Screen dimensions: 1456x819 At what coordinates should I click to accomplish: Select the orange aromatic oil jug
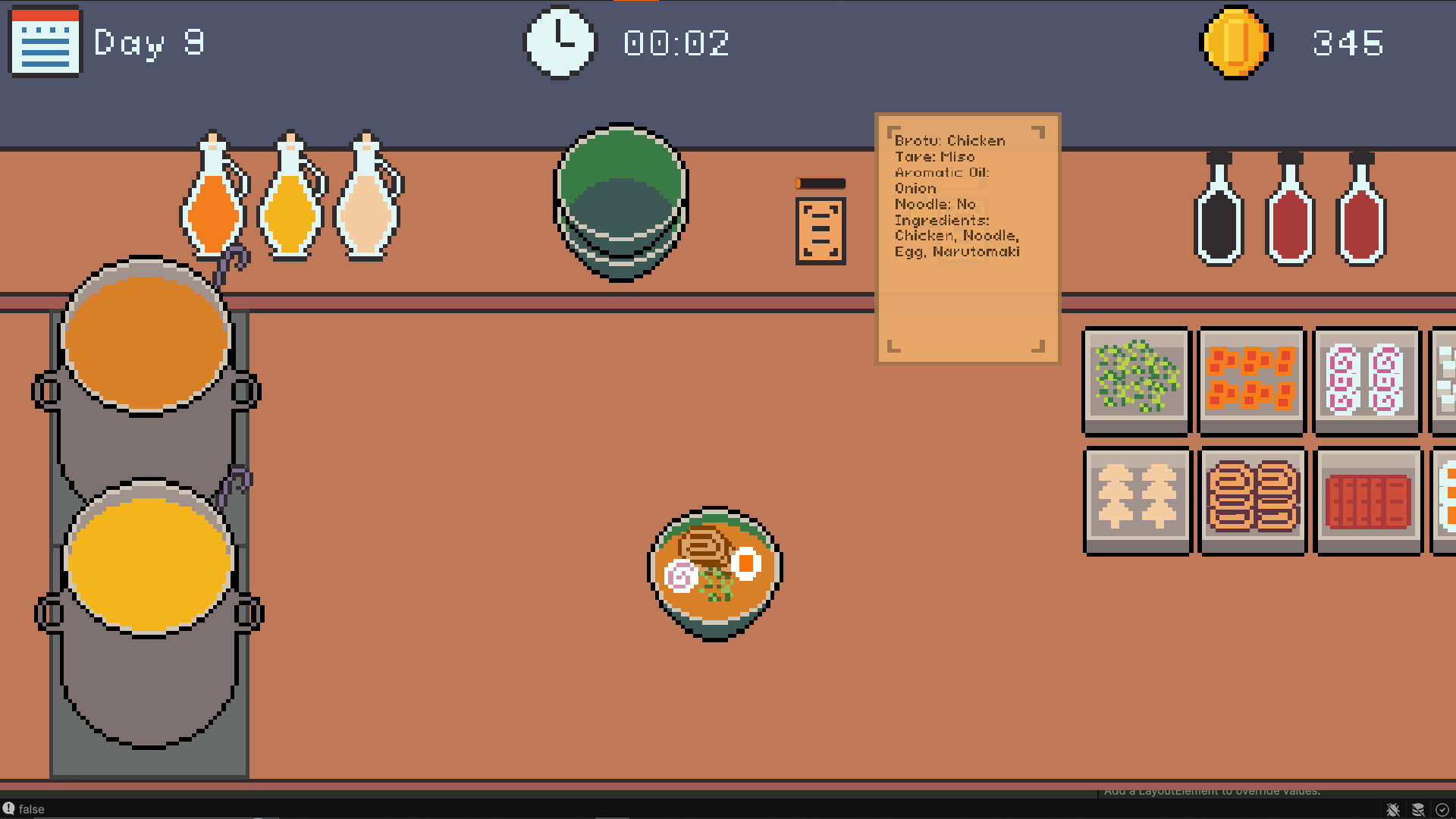(214, 212)
